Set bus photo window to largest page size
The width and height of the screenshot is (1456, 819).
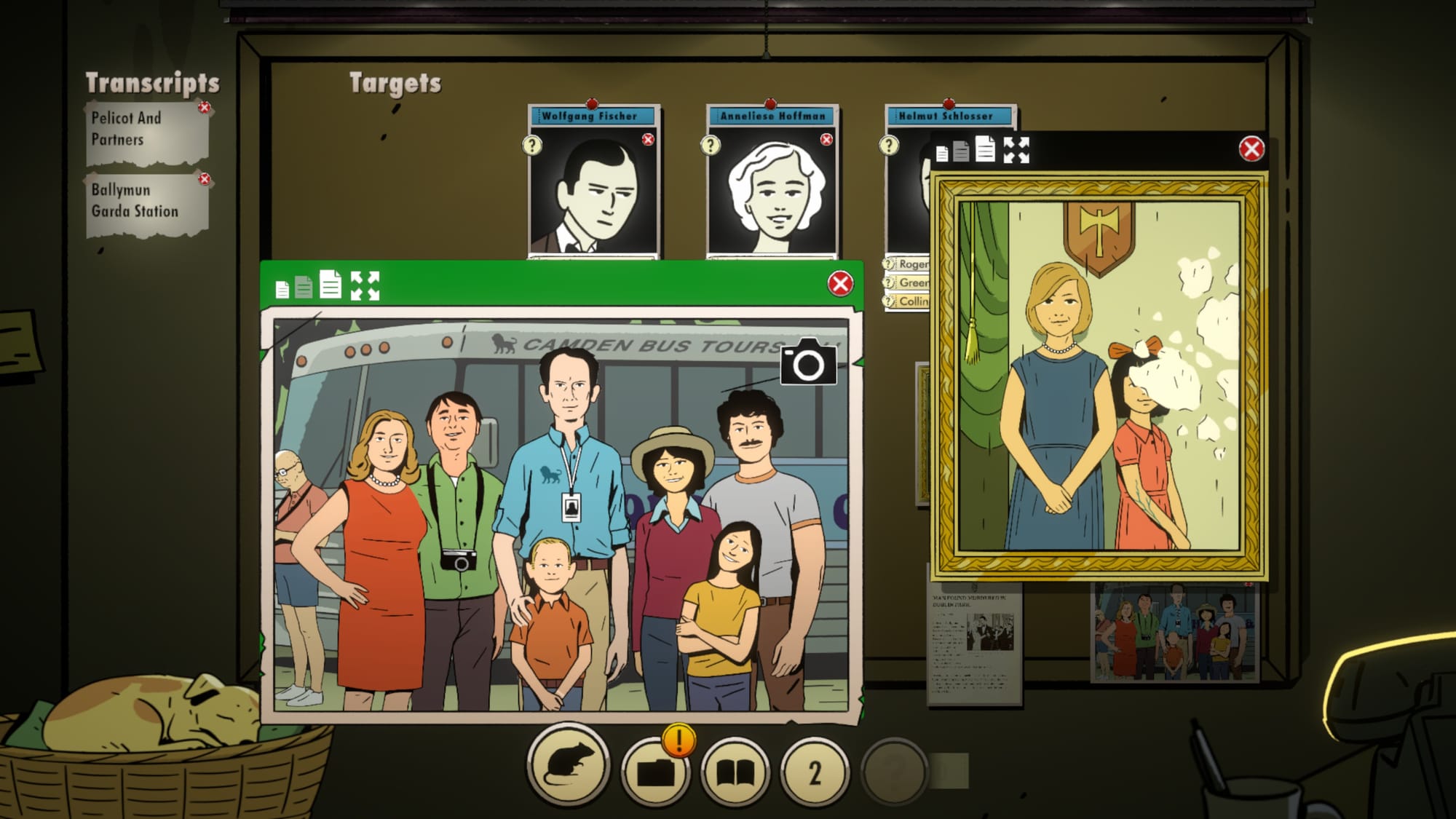click(x=331, y=284)
